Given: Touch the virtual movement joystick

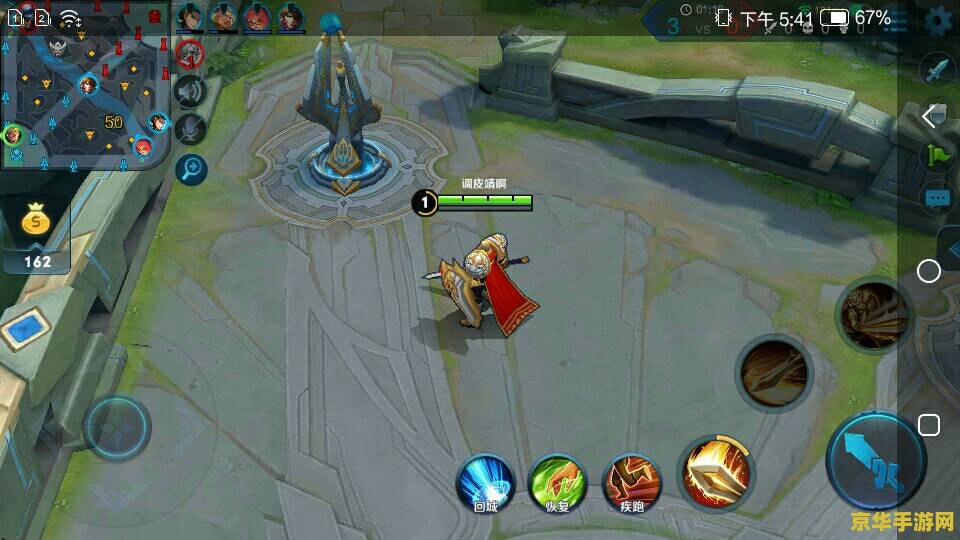Looking at the screenshot, I should (117, 428).
